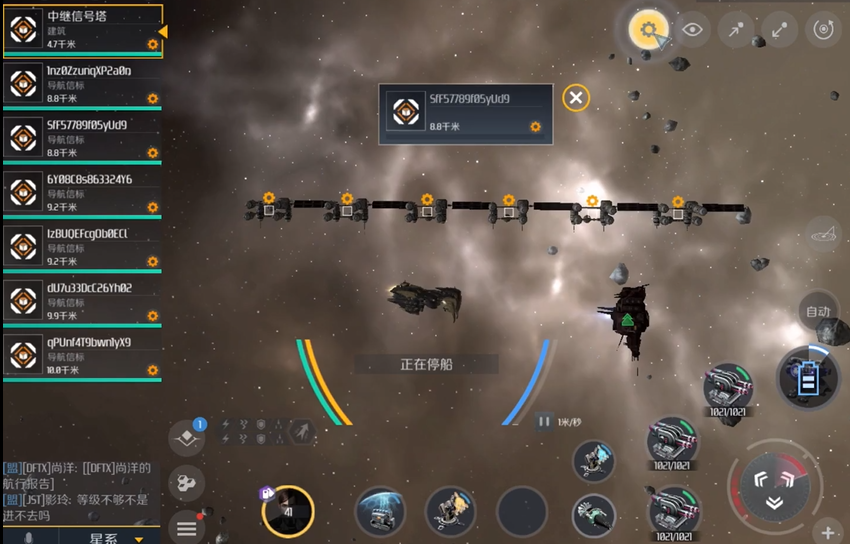The image size is (850, 544).
Task: Select 中继信号塔 in the overview list
Action: click(80, 30)
